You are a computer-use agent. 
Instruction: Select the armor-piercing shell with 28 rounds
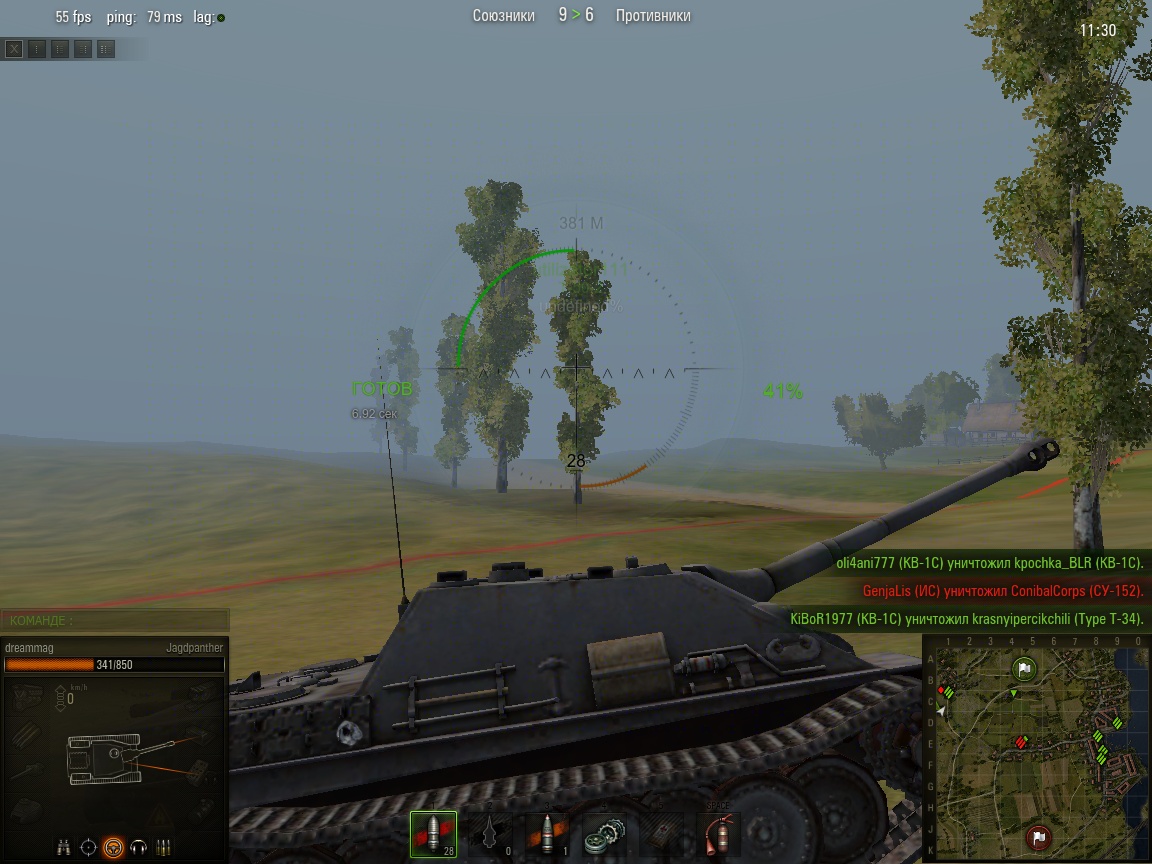pos(433,835)
